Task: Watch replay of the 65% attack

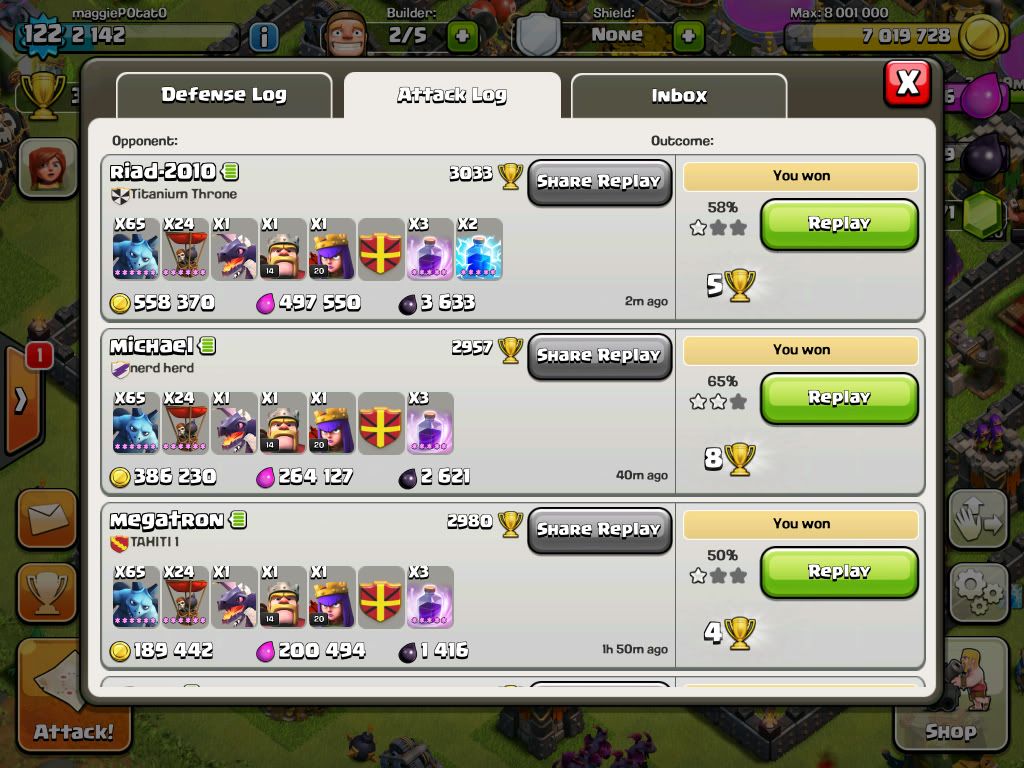Action: [839, 398]
